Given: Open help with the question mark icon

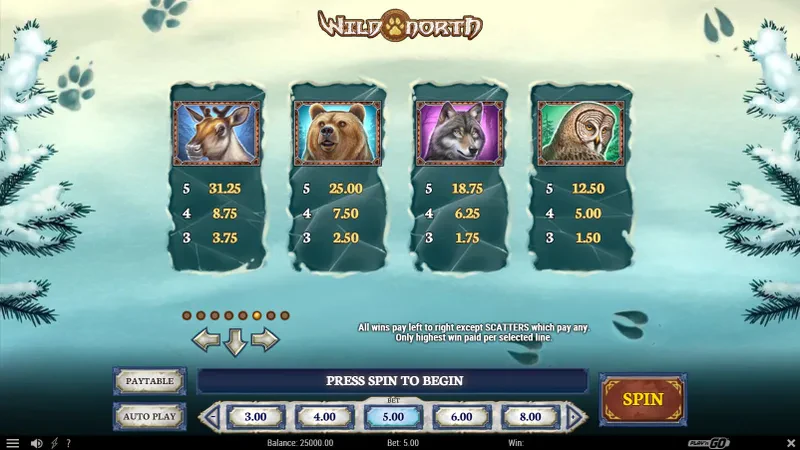Looking at the screenshot, I should pos(69,443).
